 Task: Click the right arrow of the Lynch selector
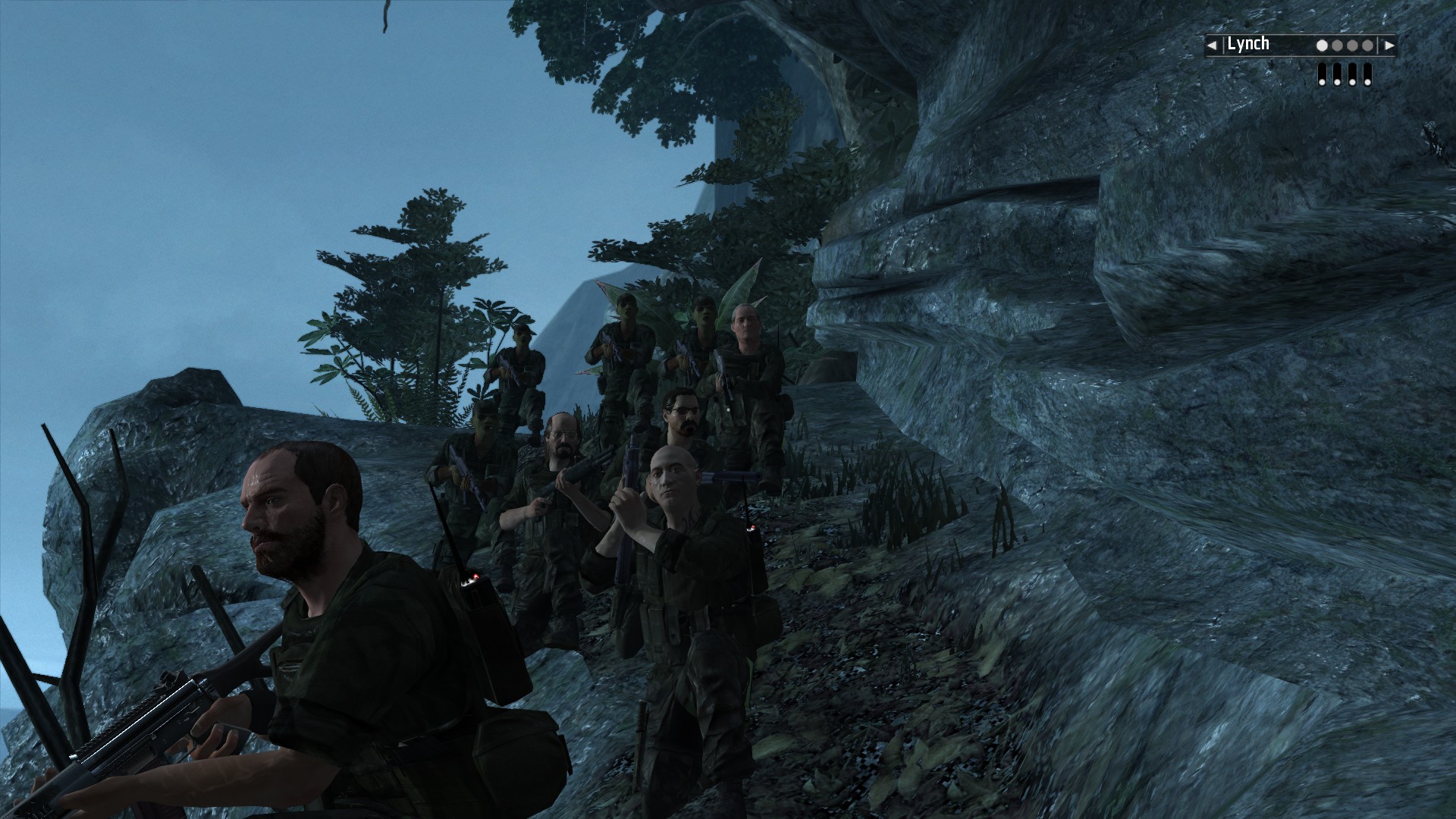click(x=1389, y=45)
